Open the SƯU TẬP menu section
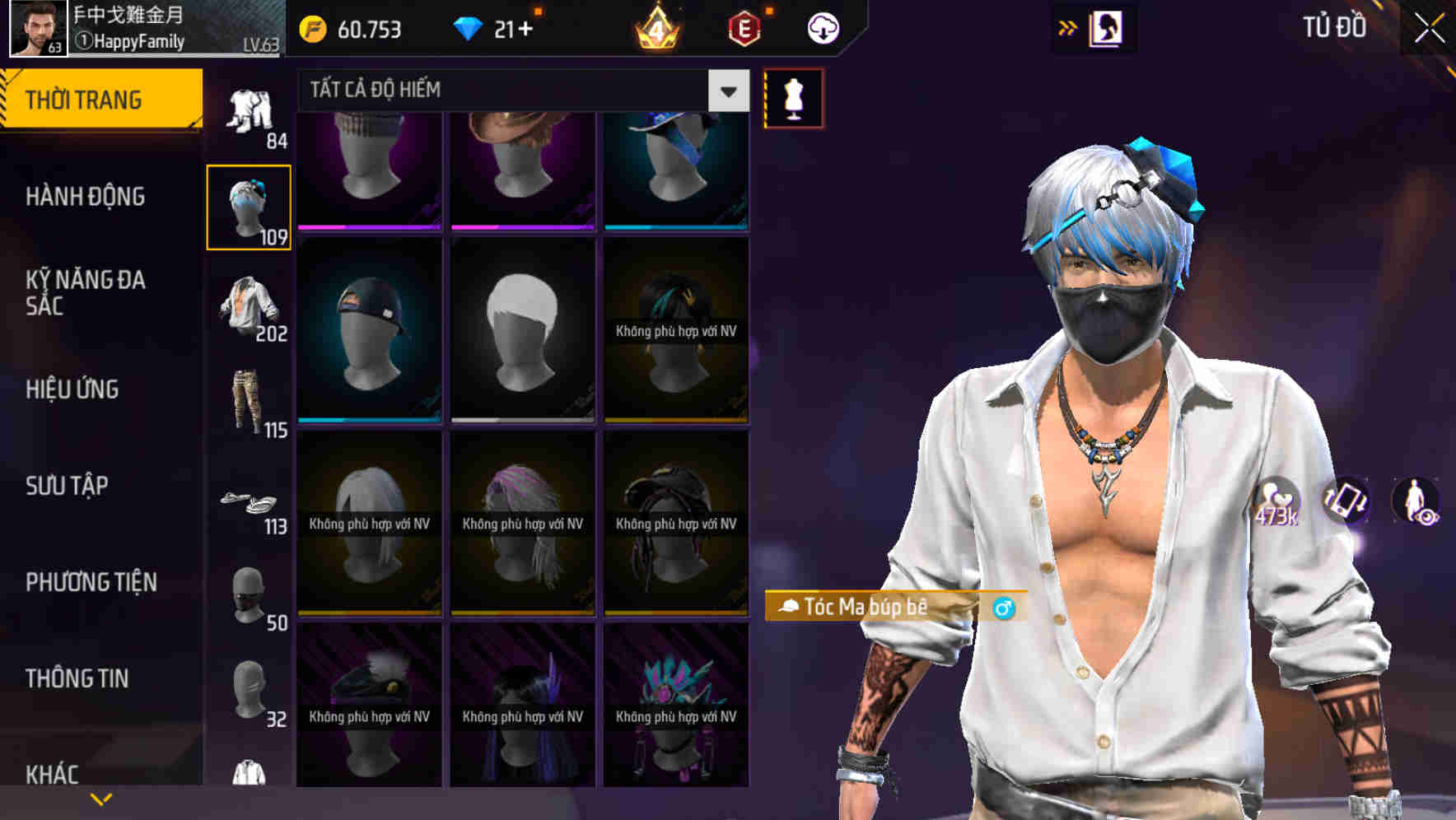Screen dimensions: 1456x820 (68, 486)
